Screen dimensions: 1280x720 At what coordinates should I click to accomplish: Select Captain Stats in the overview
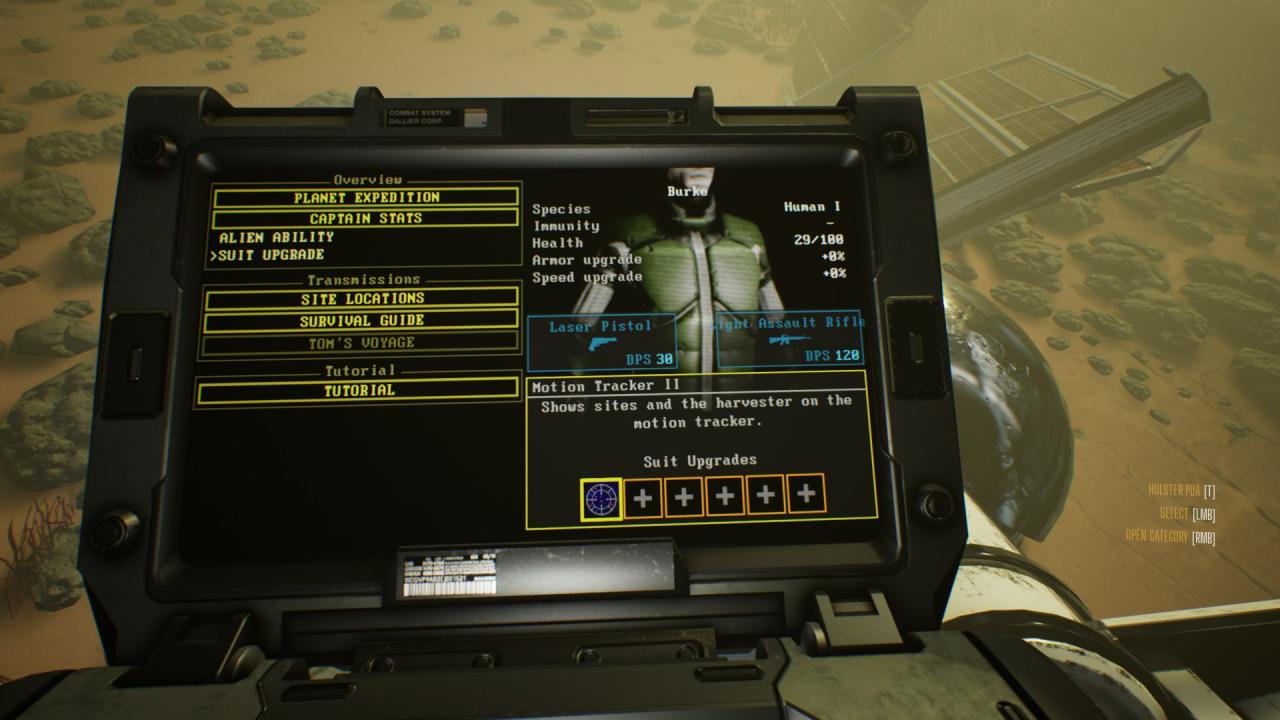click(x=366, y=218)
